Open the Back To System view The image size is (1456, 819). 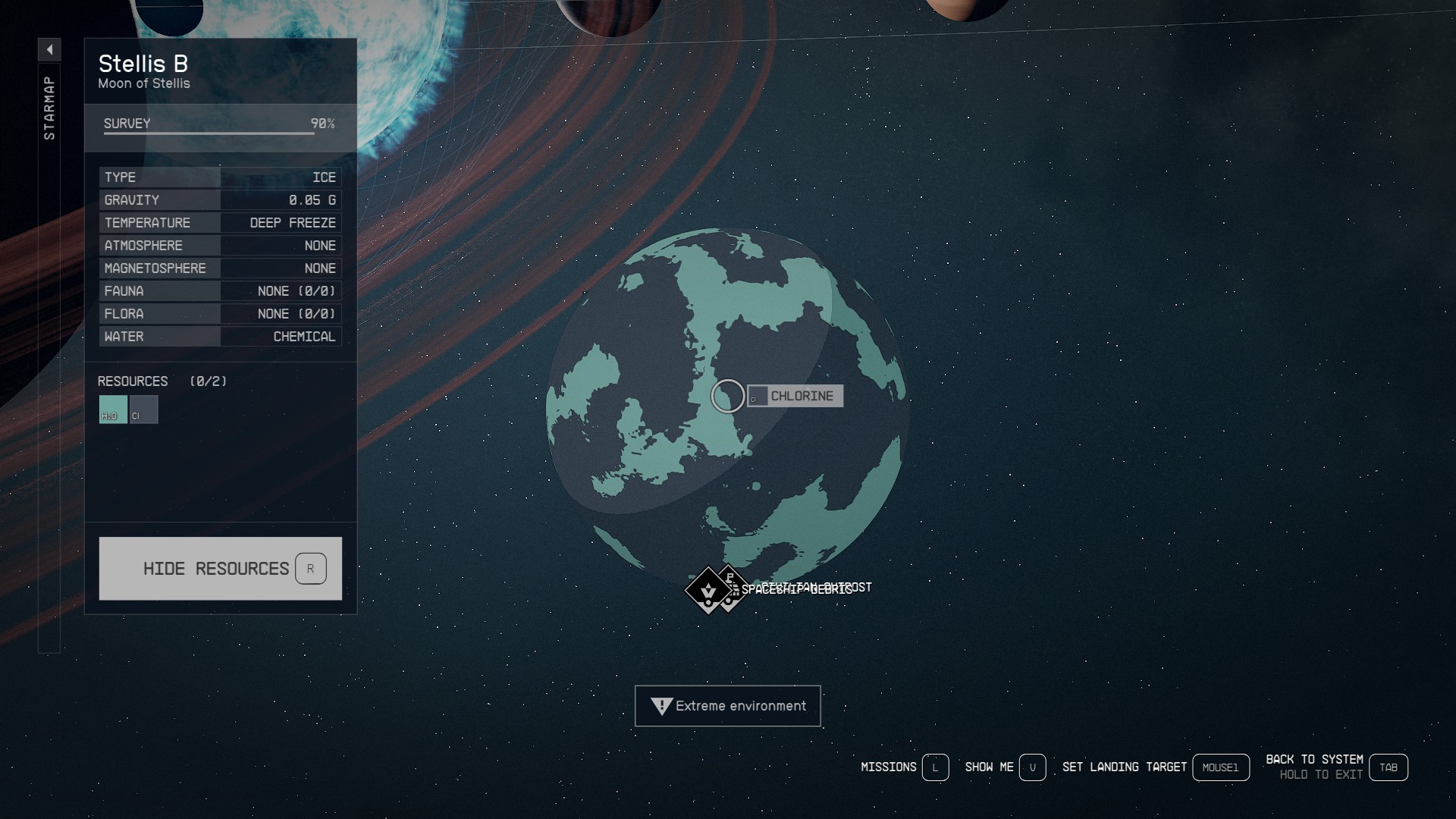pos(1389,767)
